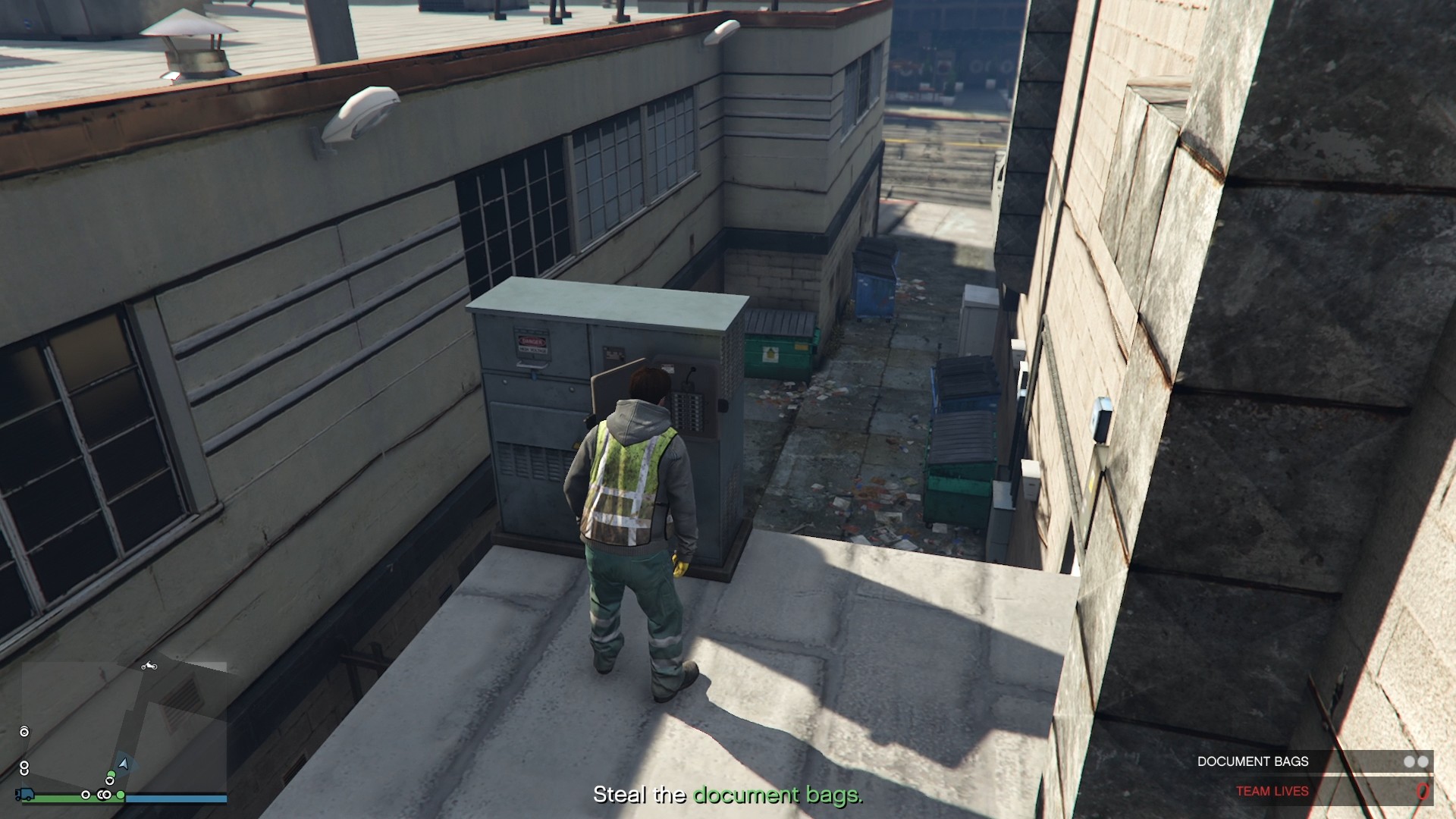Select the motorcycle blip on the minimap
Image resolution: width=1456 pixels, height=819 pixels.
pyautogui.click(x=149, y=667)
